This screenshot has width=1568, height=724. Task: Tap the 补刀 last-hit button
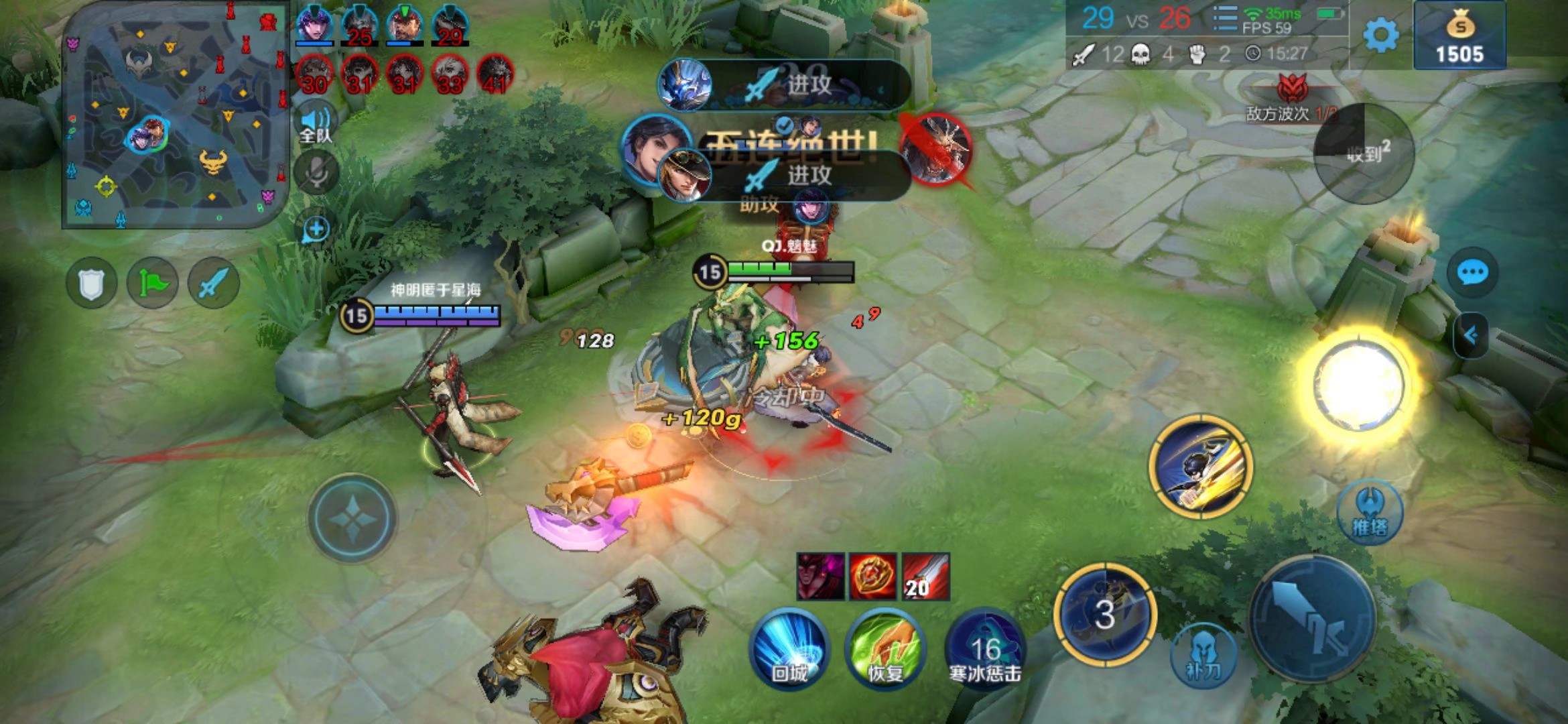[1203, 656]
